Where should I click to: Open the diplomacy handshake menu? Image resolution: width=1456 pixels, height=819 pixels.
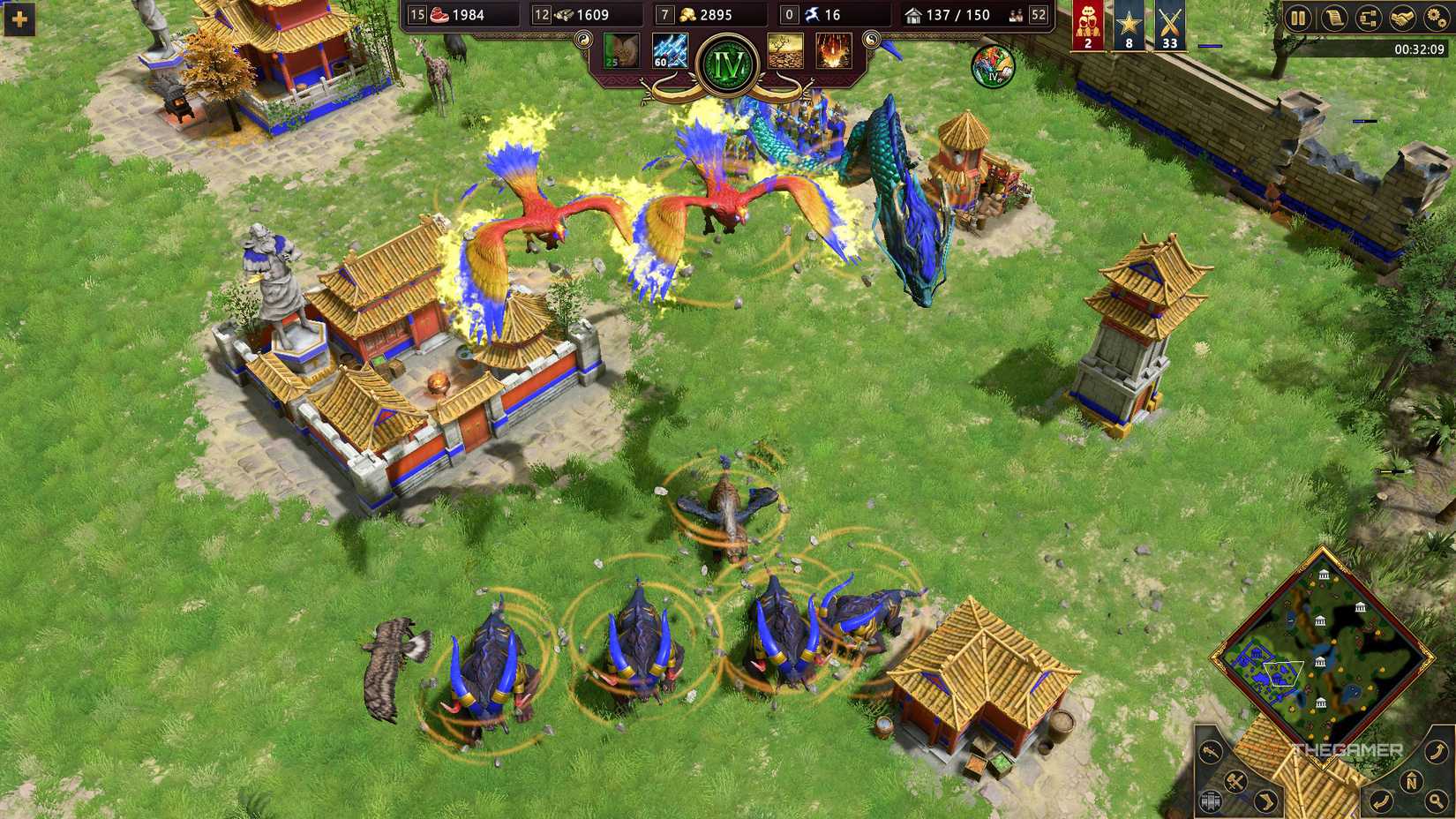point(1402,18)
